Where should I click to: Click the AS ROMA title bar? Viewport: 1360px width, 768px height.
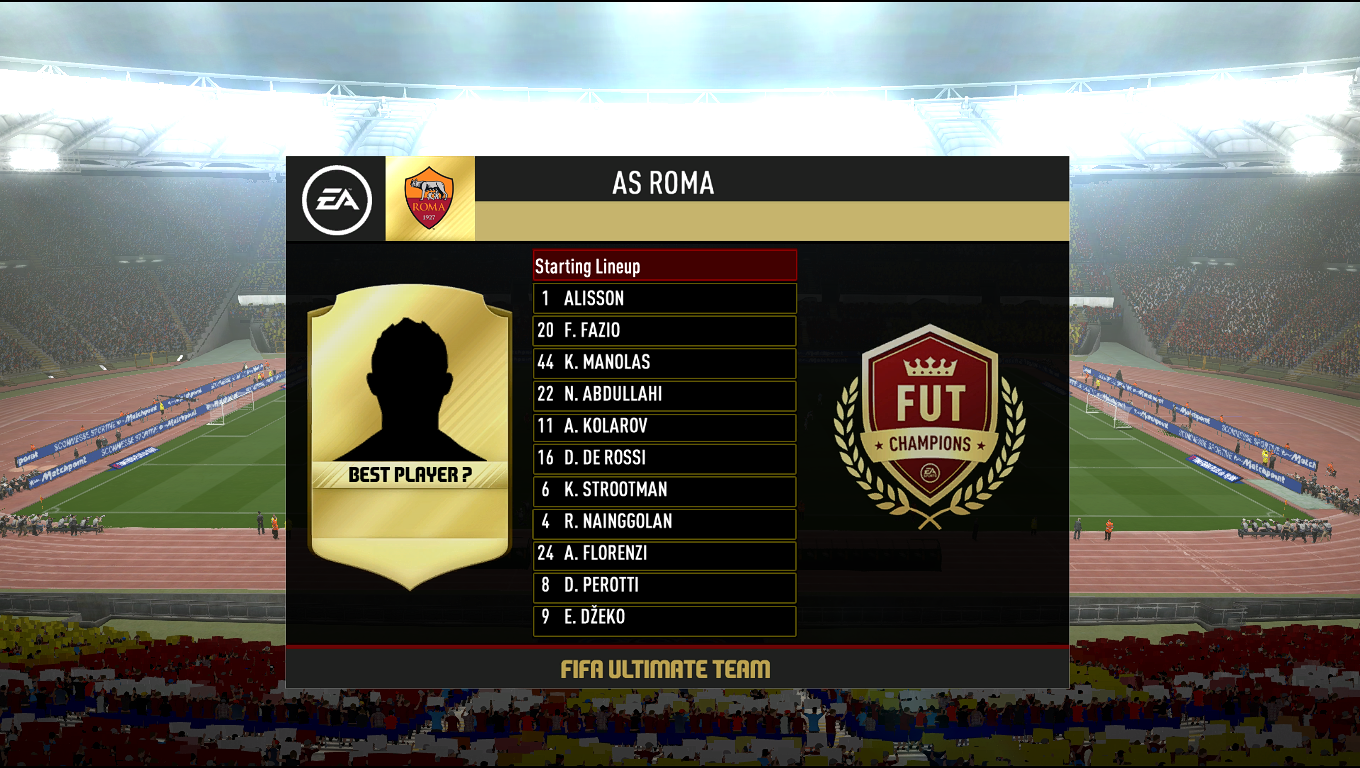665,182
